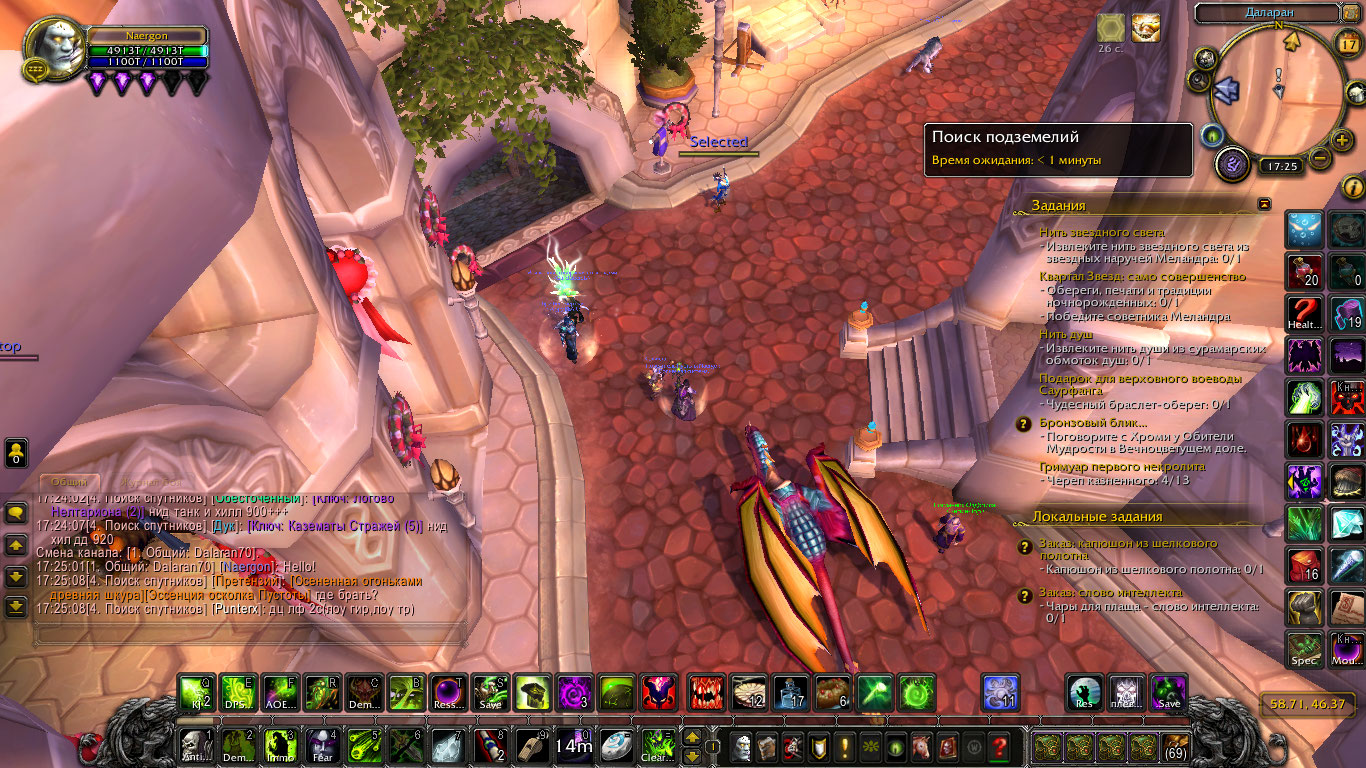1366x768 pixels.
Task: Open the character info micro button
Action: (x=741, y=746)
